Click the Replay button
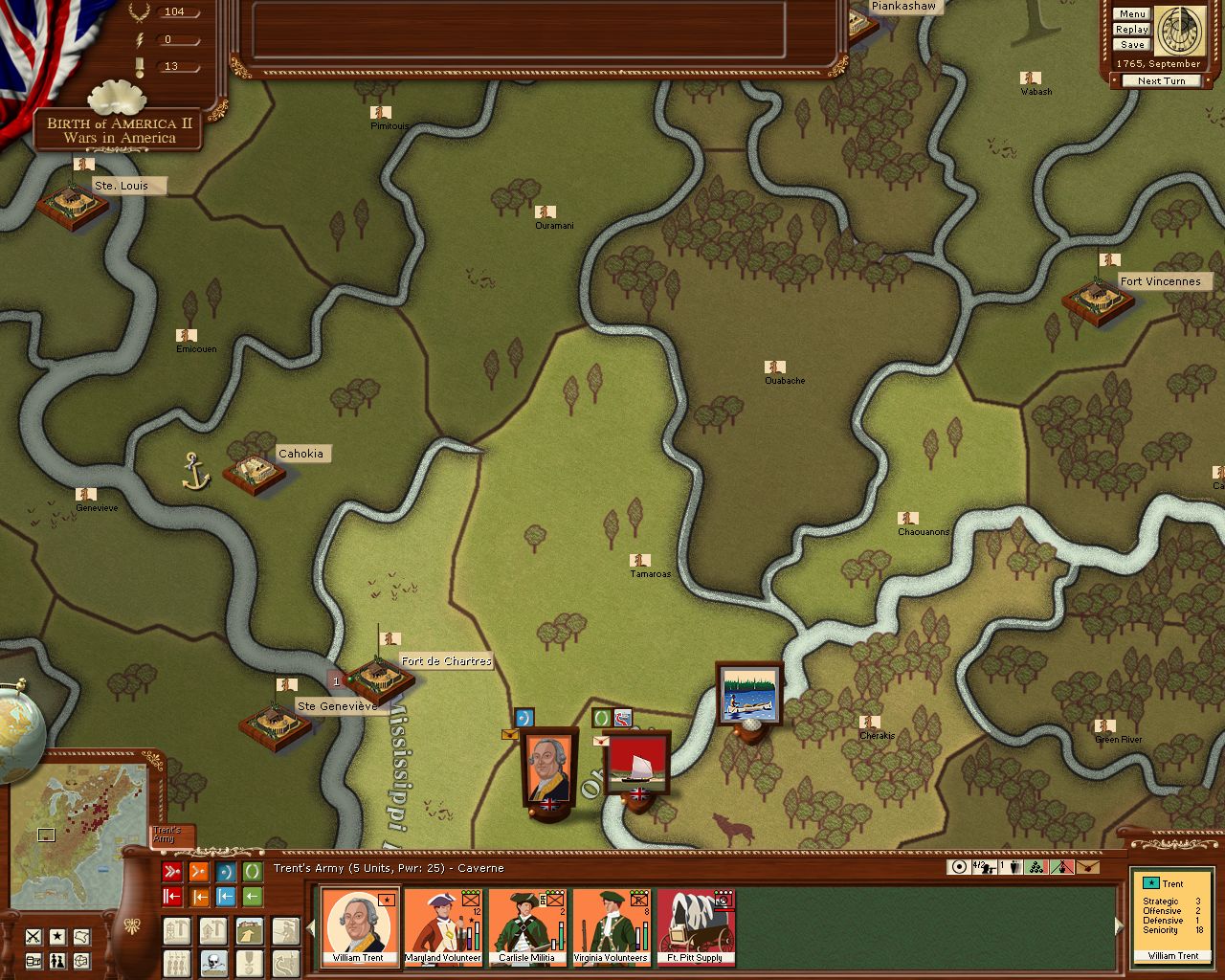 (x=1132, y=30)
